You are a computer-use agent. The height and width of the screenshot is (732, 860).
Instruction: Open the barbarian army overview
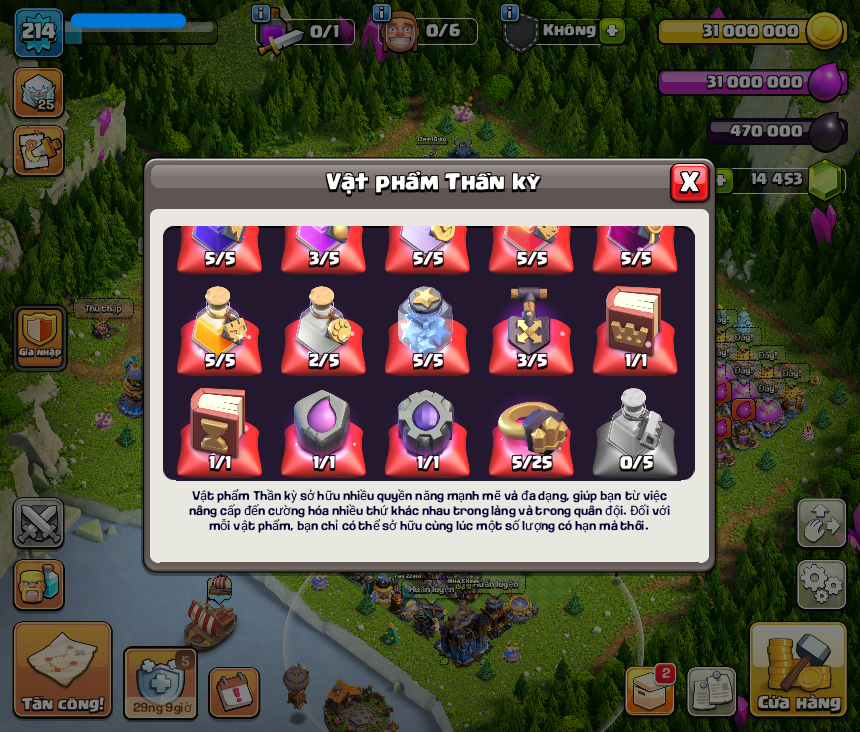[x=38, y=584]
